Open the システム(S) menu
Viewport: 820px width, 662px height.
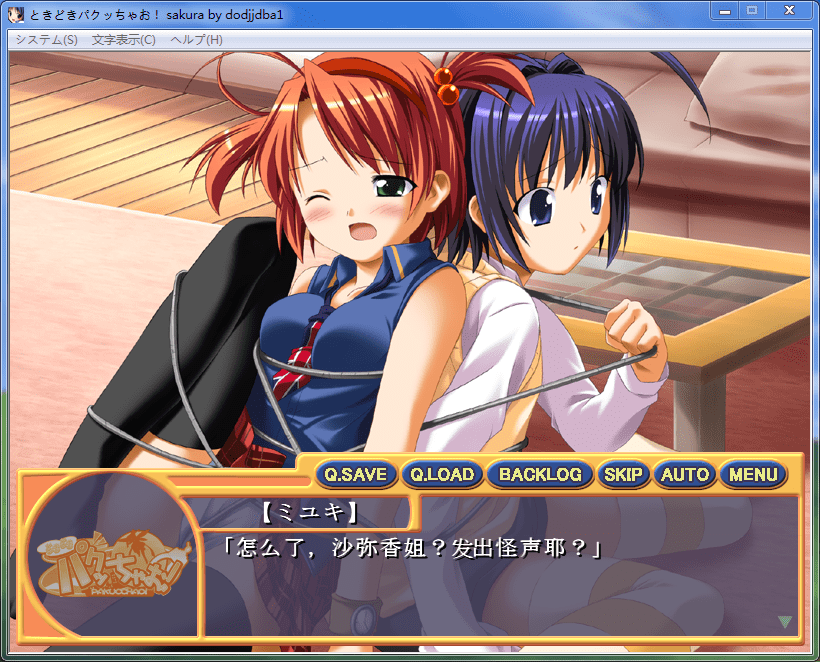pos(46,40)
